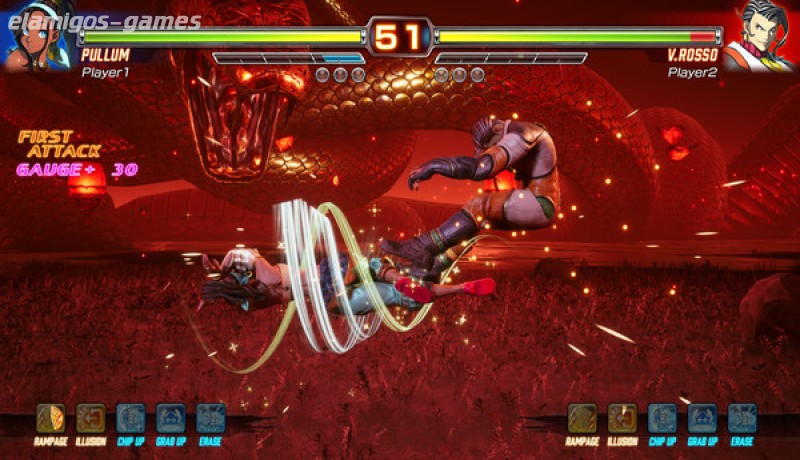Select Player 1's Rampage gougi icon
This screenshot has height=460, width=800.
pyautogui.click(x=50, y=417)
